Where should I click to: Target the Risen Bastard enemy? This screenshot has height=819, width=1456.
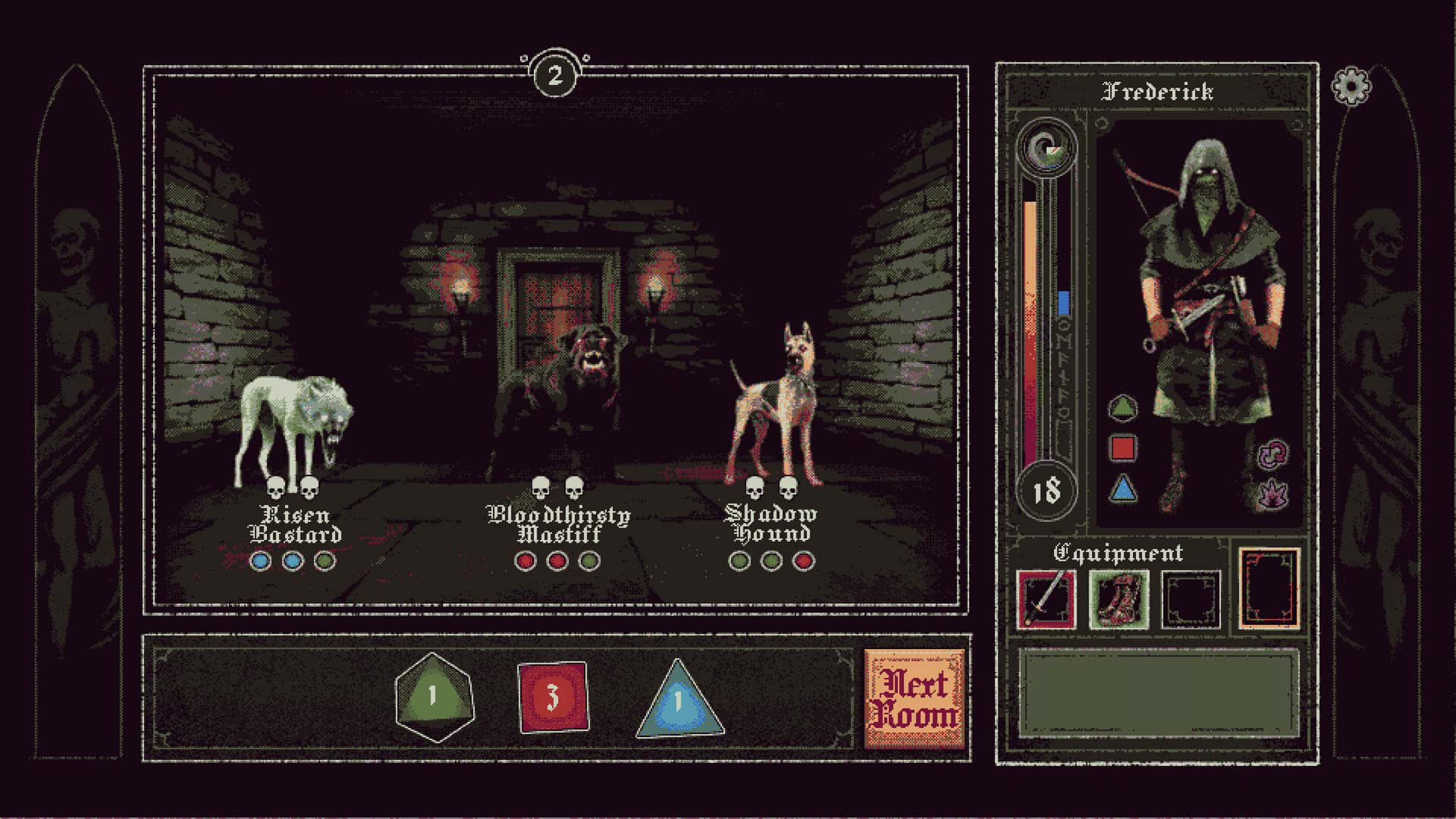tap(294, 428)
